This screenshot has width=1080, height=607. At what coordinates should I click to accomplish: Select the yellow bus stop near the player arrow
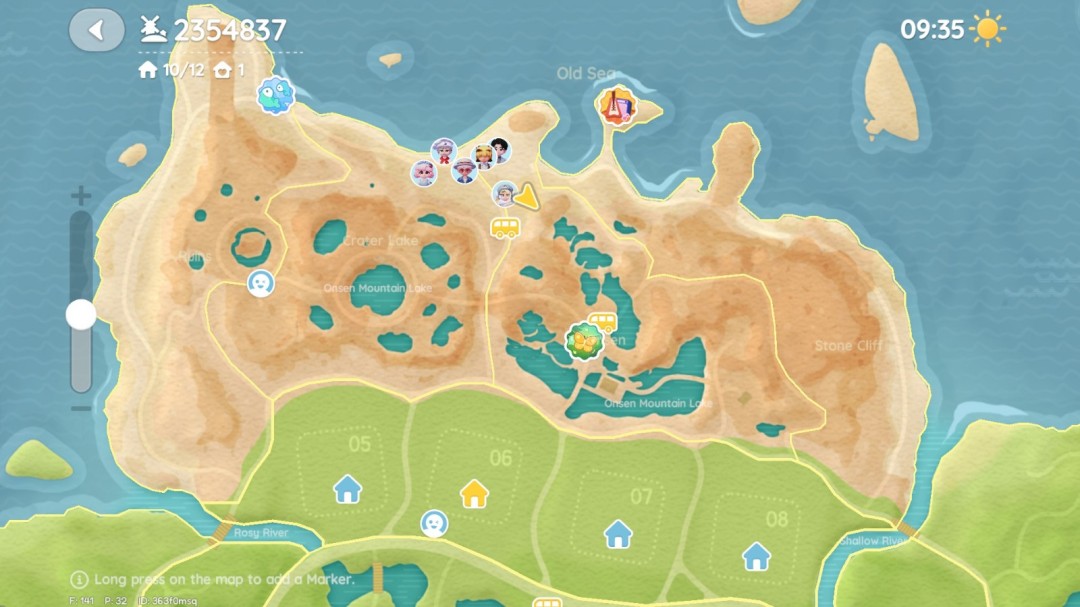(x=505, y=227)
